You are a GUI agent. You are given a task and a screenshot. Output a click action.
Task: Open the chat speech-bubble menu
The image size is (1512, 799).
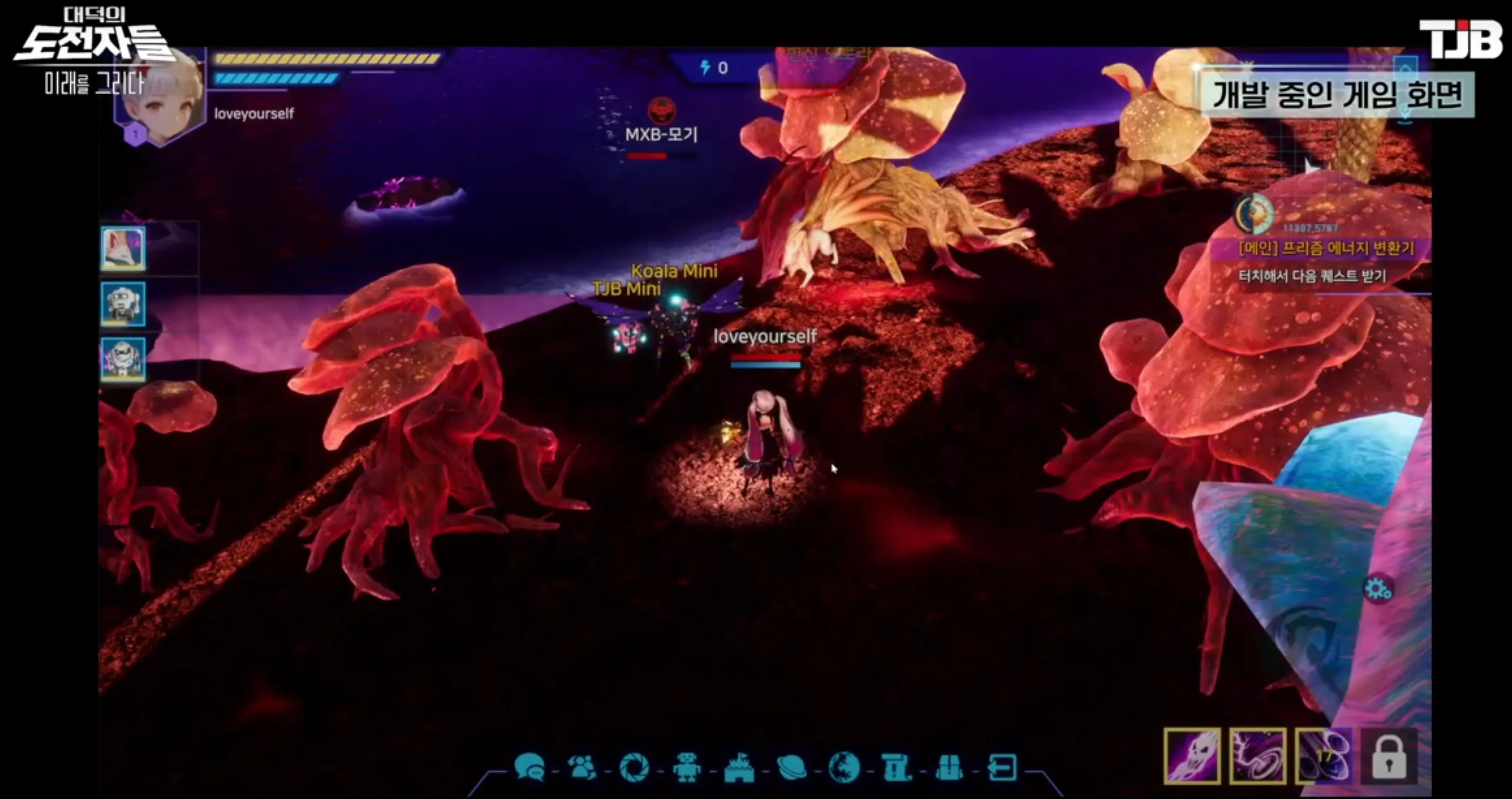click(x=529, y=767)
